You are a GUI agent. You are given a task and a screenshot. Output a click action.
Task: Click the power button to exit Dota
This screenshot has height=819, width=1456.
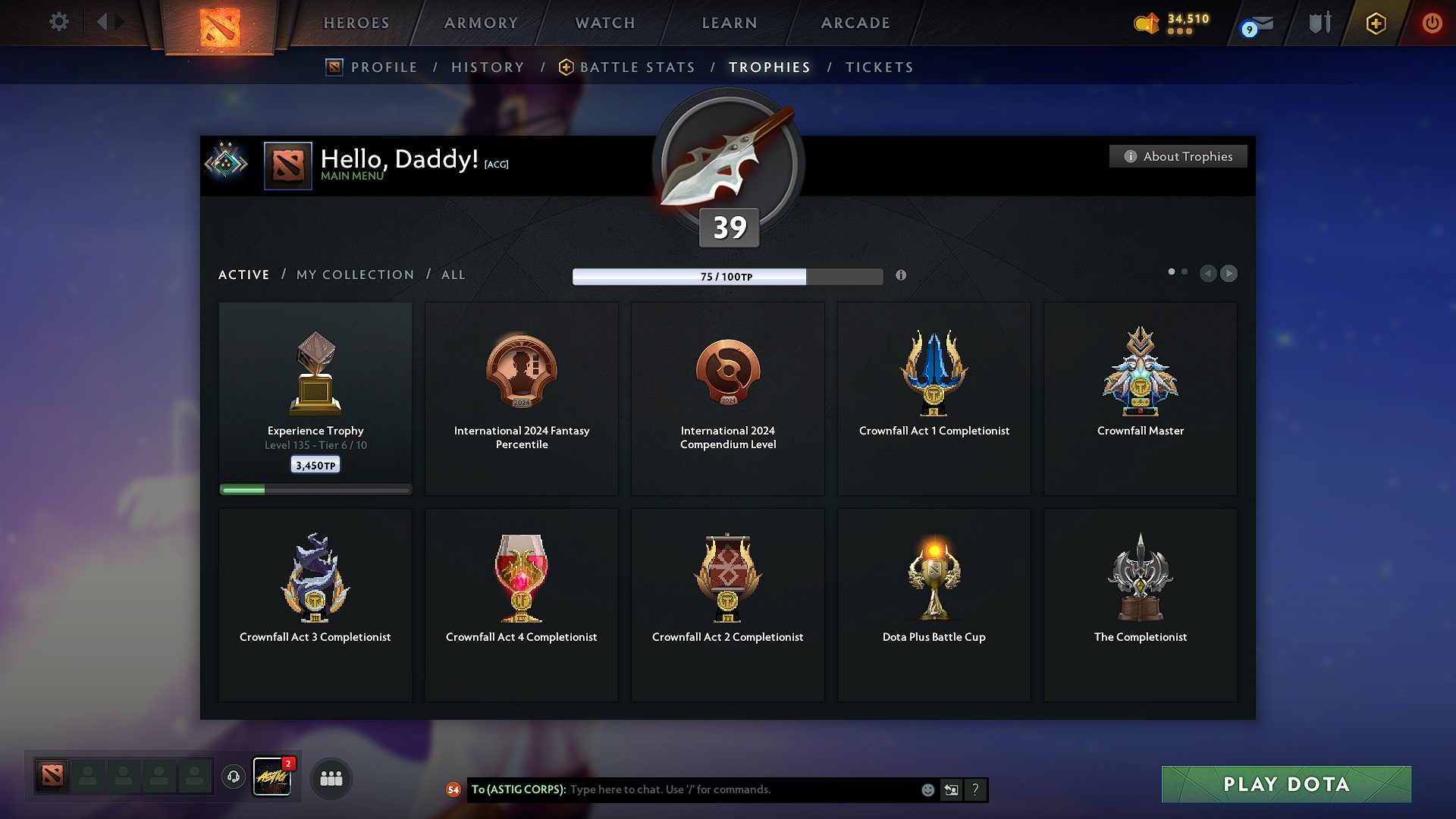click(1432, 23)
